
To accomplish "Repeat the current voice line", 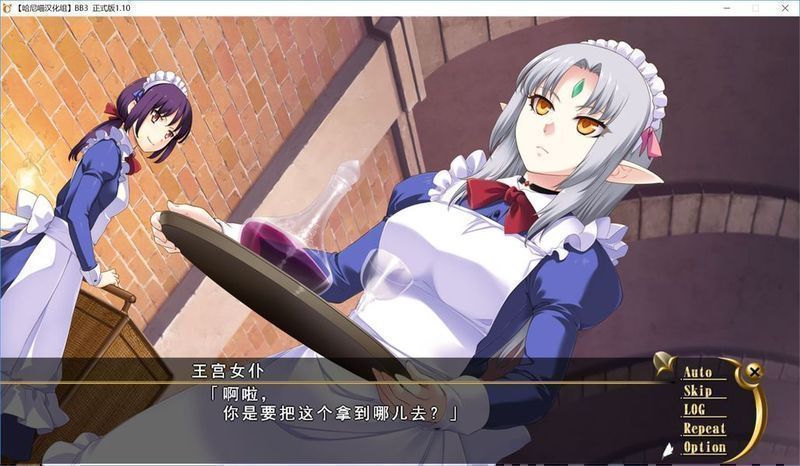I will click(704, 429).
